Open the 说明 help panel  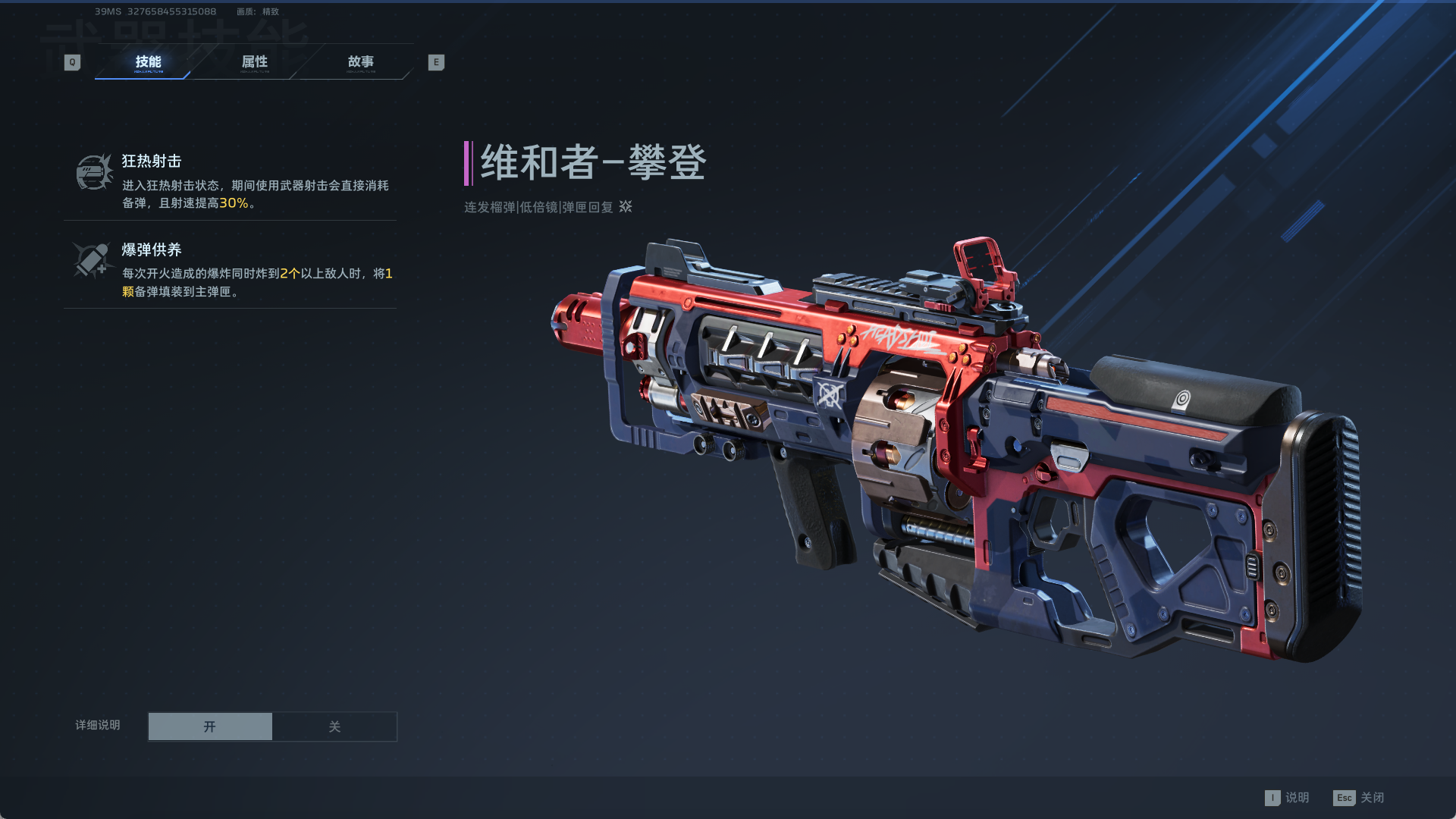tap(1288, 798)
